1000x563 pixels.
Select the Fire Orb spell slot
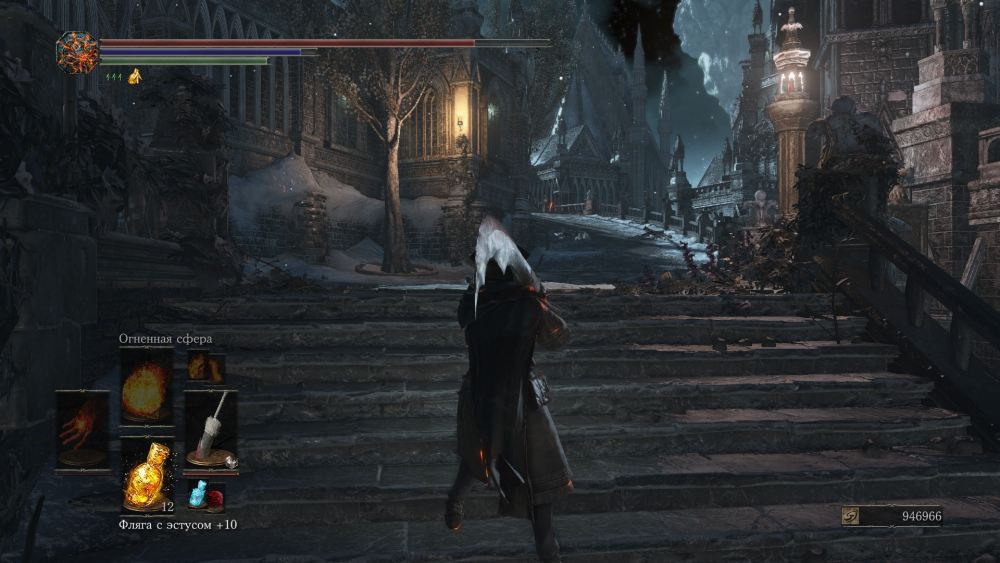pyautogui.click(x=146, y=388)
